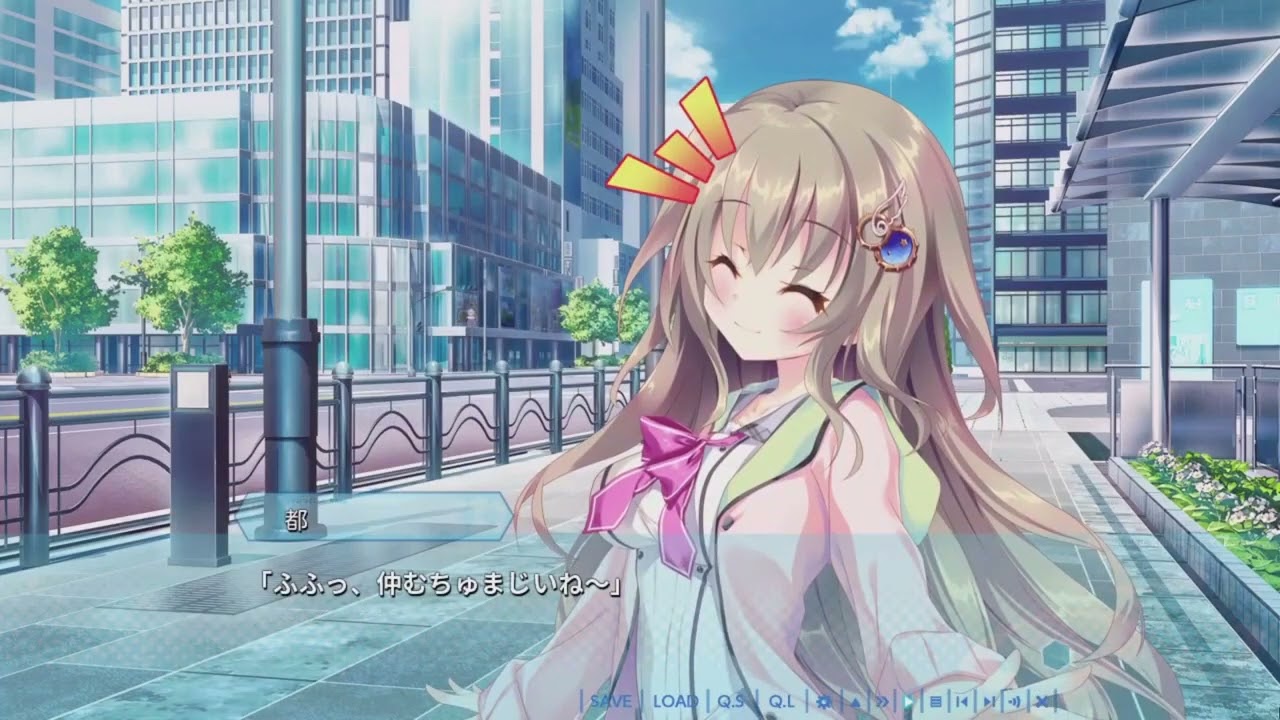Quick save with the Q.S button
Image resolution: width=1280 pixels, height=720 pixels.
coord(731,701)
